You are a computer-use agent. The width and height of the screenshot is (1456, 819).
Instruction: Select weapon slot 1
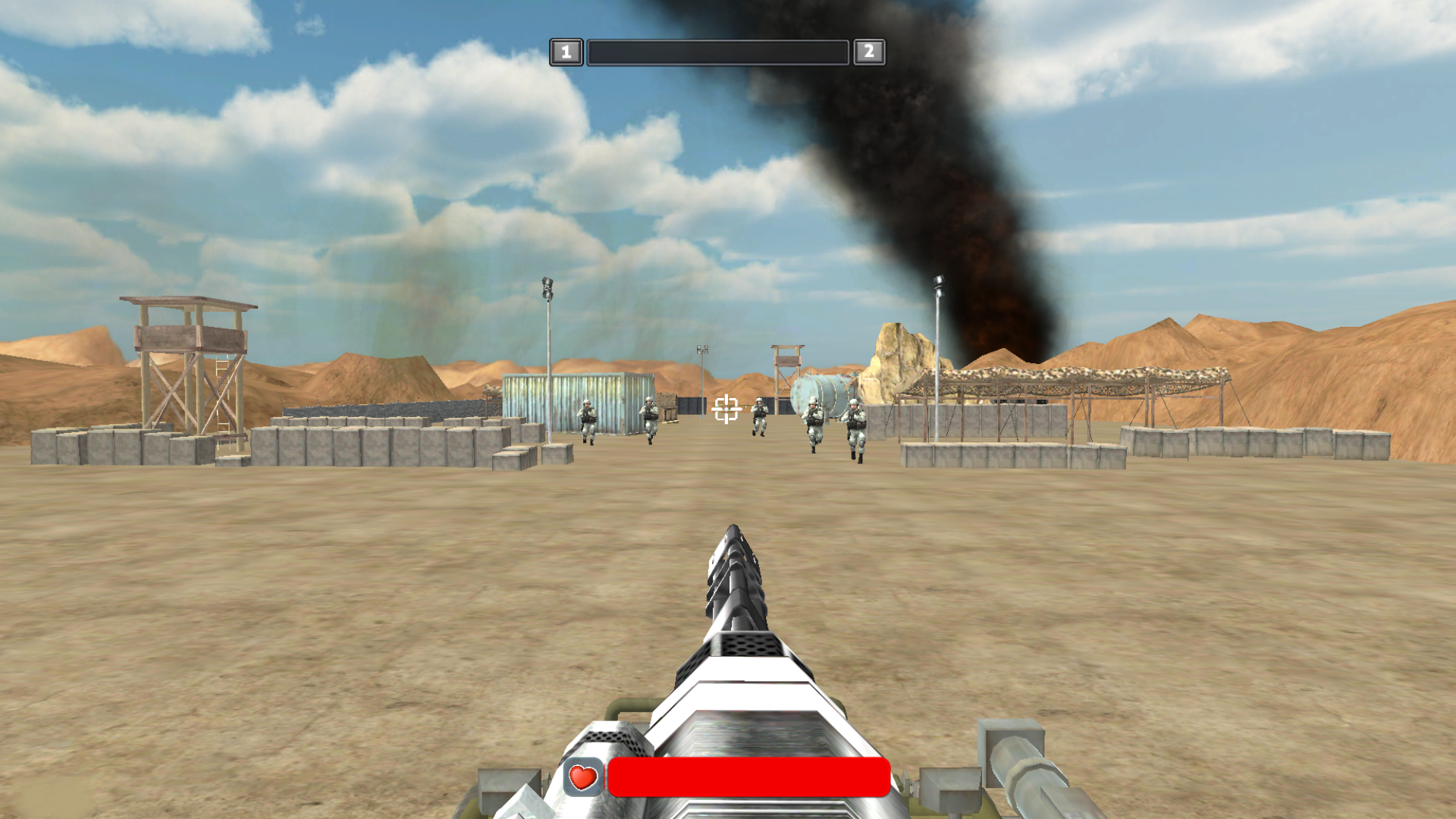(x=566, y=52)
